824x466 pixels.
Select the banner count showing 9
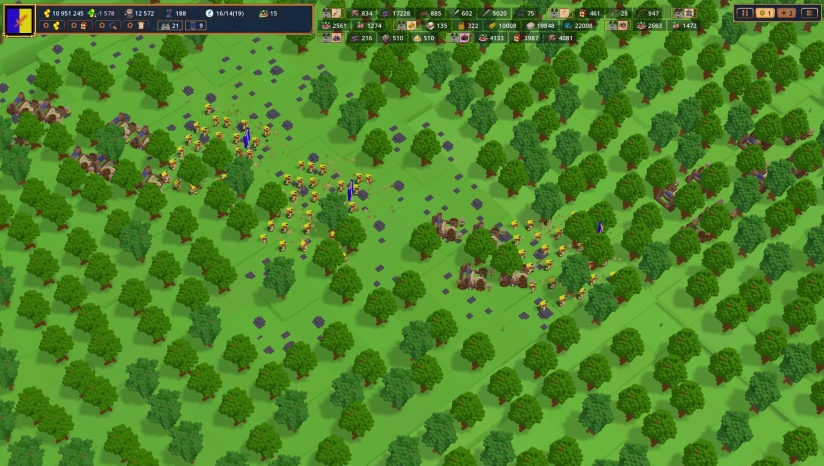click(196, 25)
